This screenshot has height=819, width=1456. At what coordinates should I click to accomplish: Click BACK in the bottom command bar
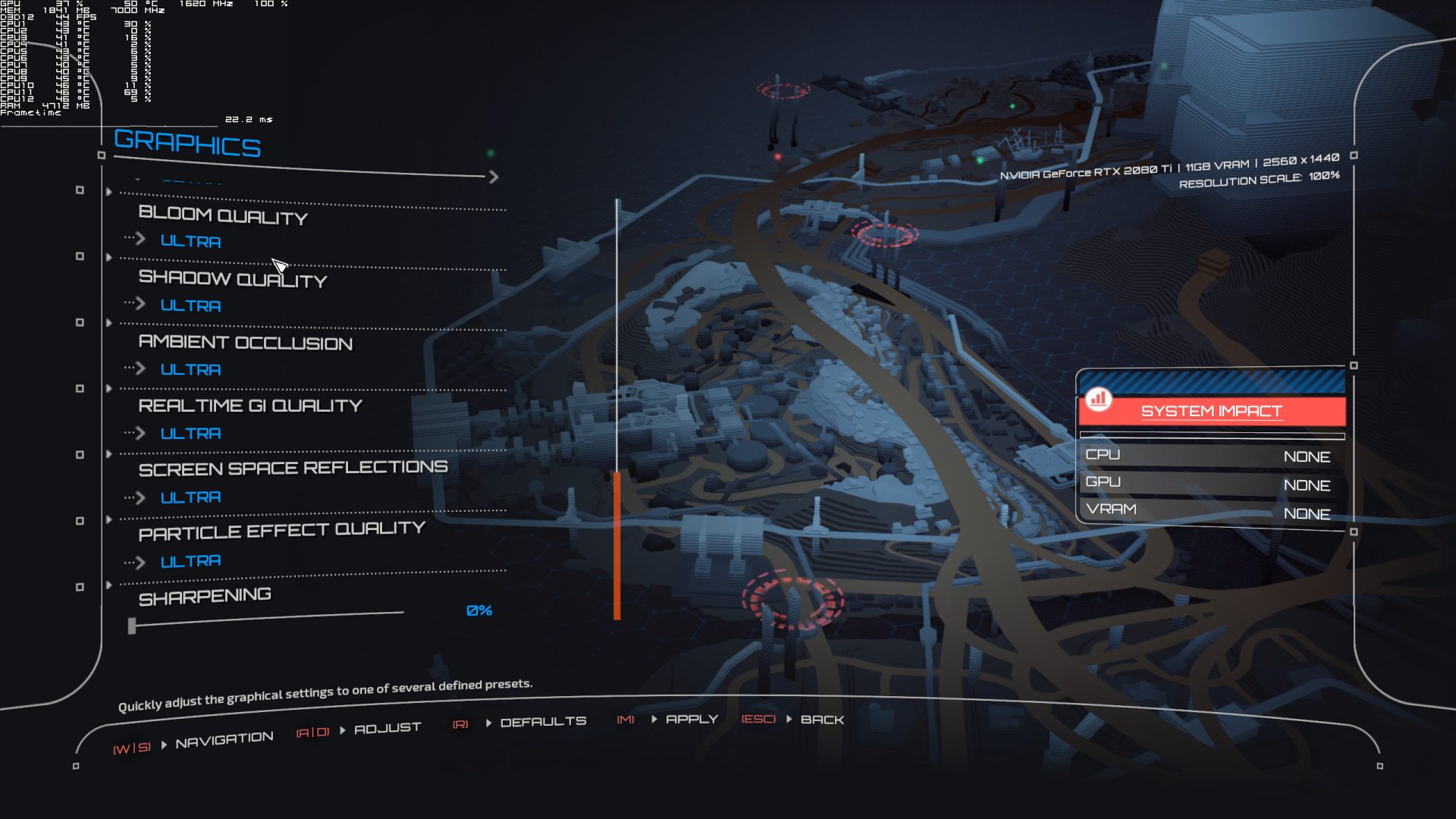point(824,720)
